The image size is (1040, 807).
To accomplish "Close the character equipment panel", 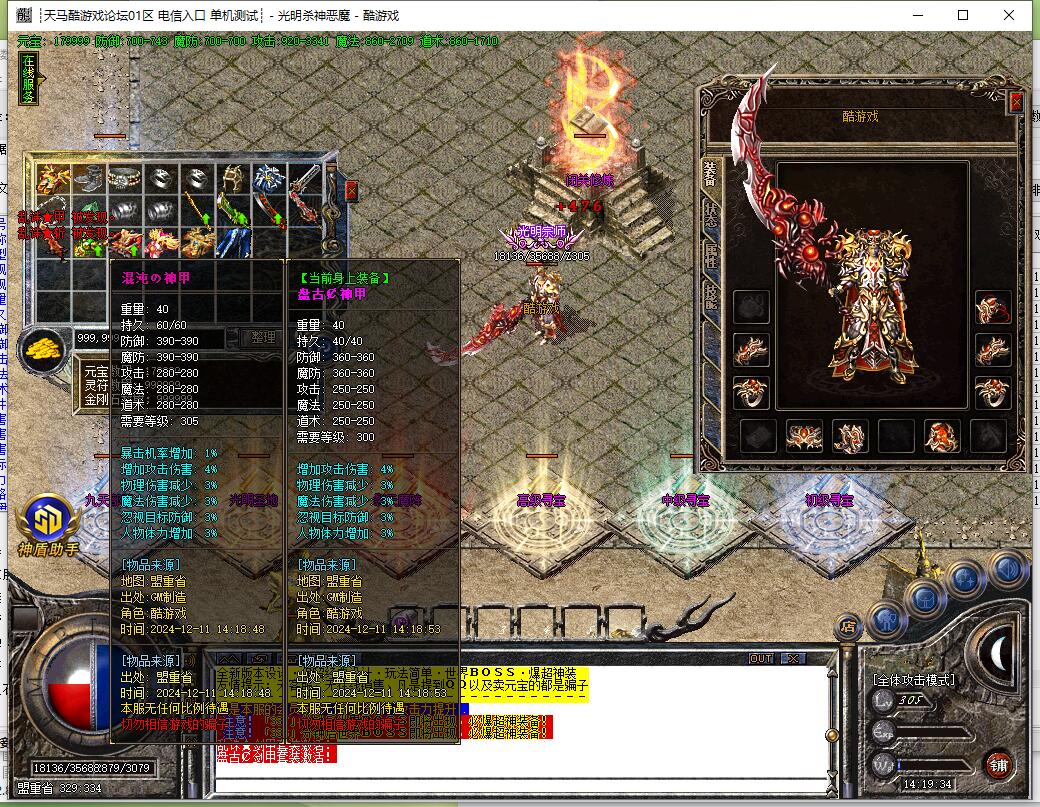I will tap(1016, 102).
